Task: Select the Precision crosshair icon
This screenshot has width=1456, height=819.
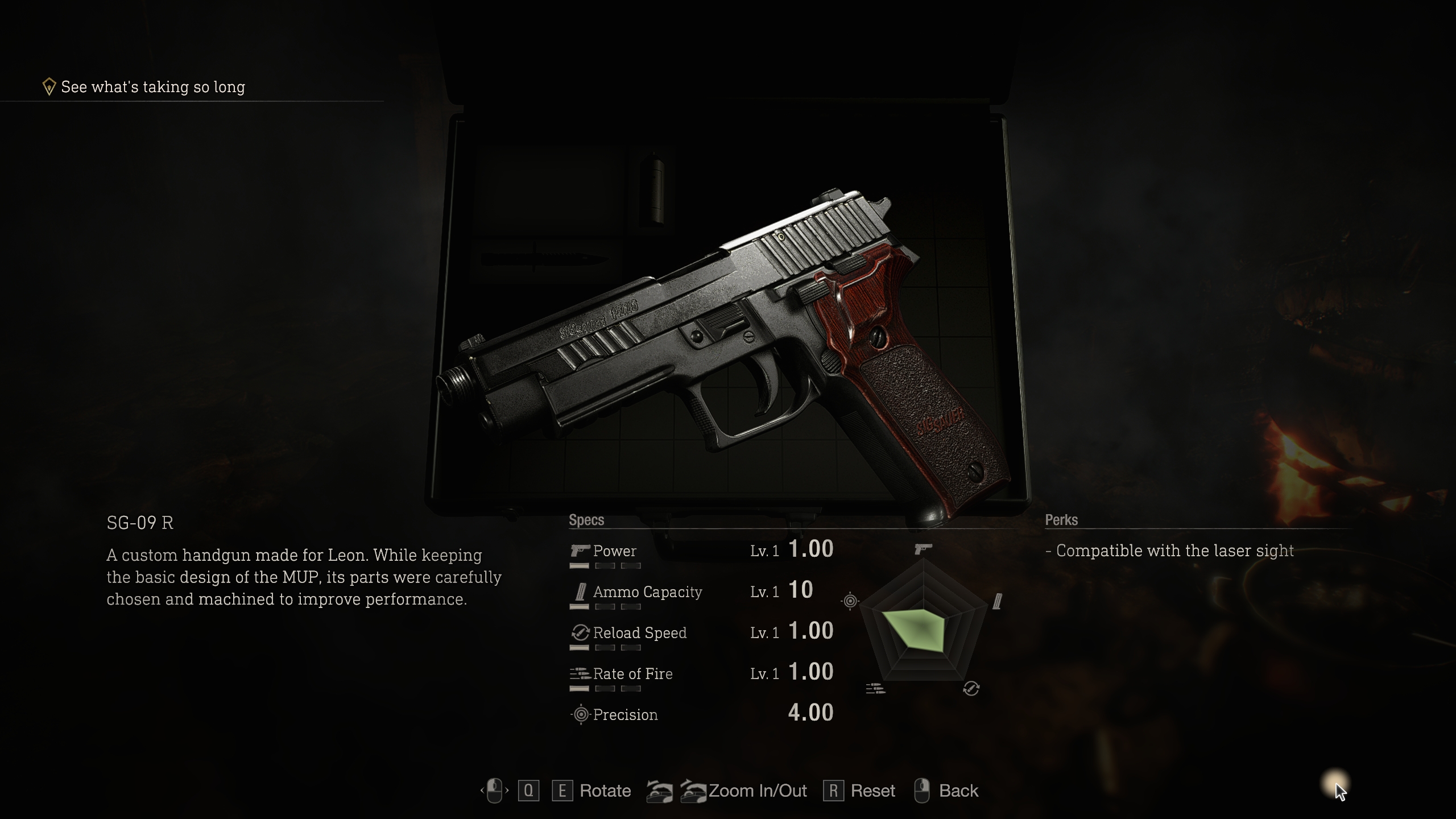Action: click(581, 714)
